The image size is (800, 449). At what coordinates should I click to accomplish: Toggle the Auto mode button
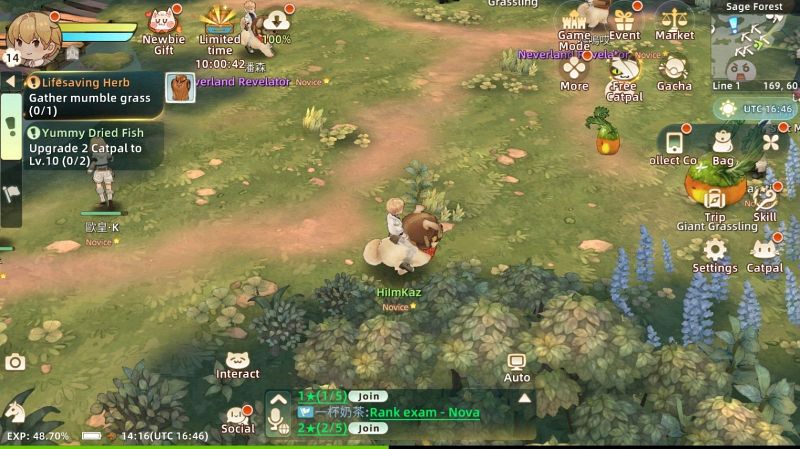click(x=517, y=366)
